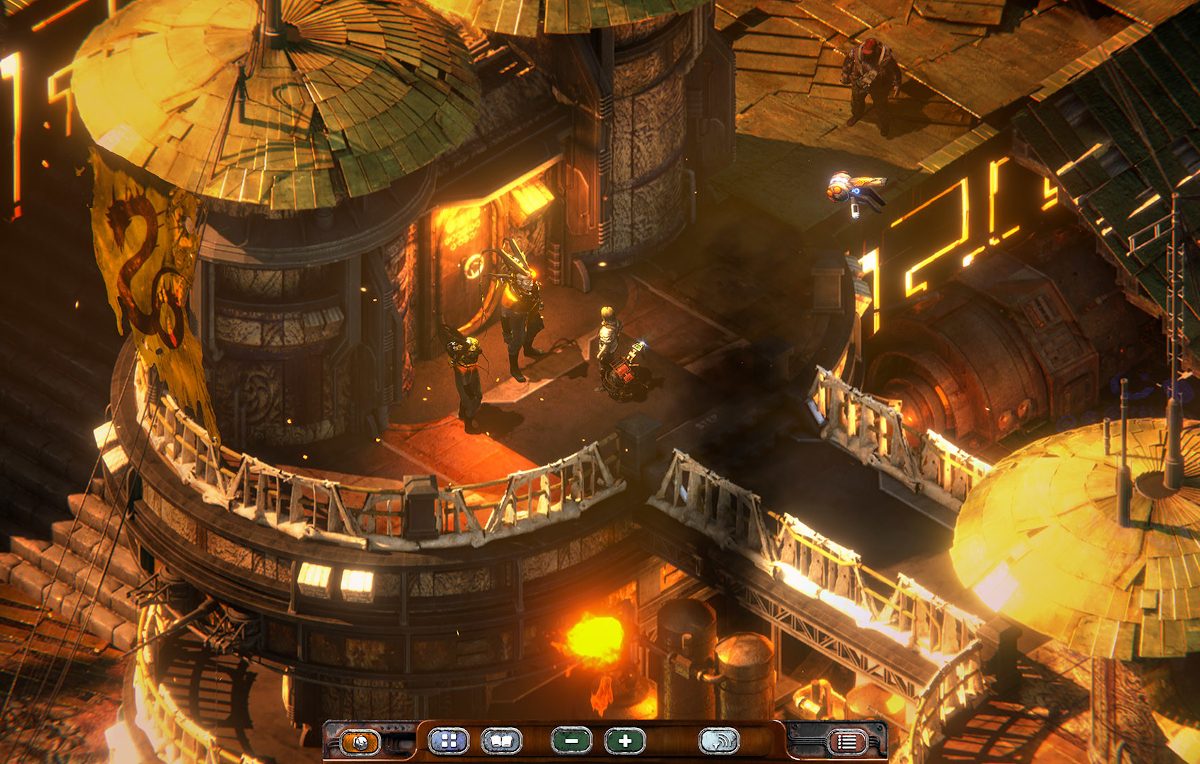Zoom in with the green plus button
The width and height of the screenshot is (1200, 764).
pos(625,741)
